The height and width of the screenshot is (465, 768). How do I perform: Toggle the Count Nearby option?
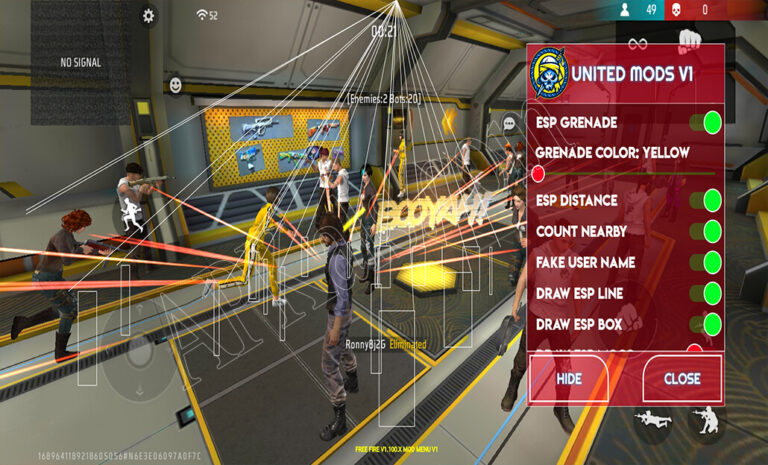[x=711, y=231]
